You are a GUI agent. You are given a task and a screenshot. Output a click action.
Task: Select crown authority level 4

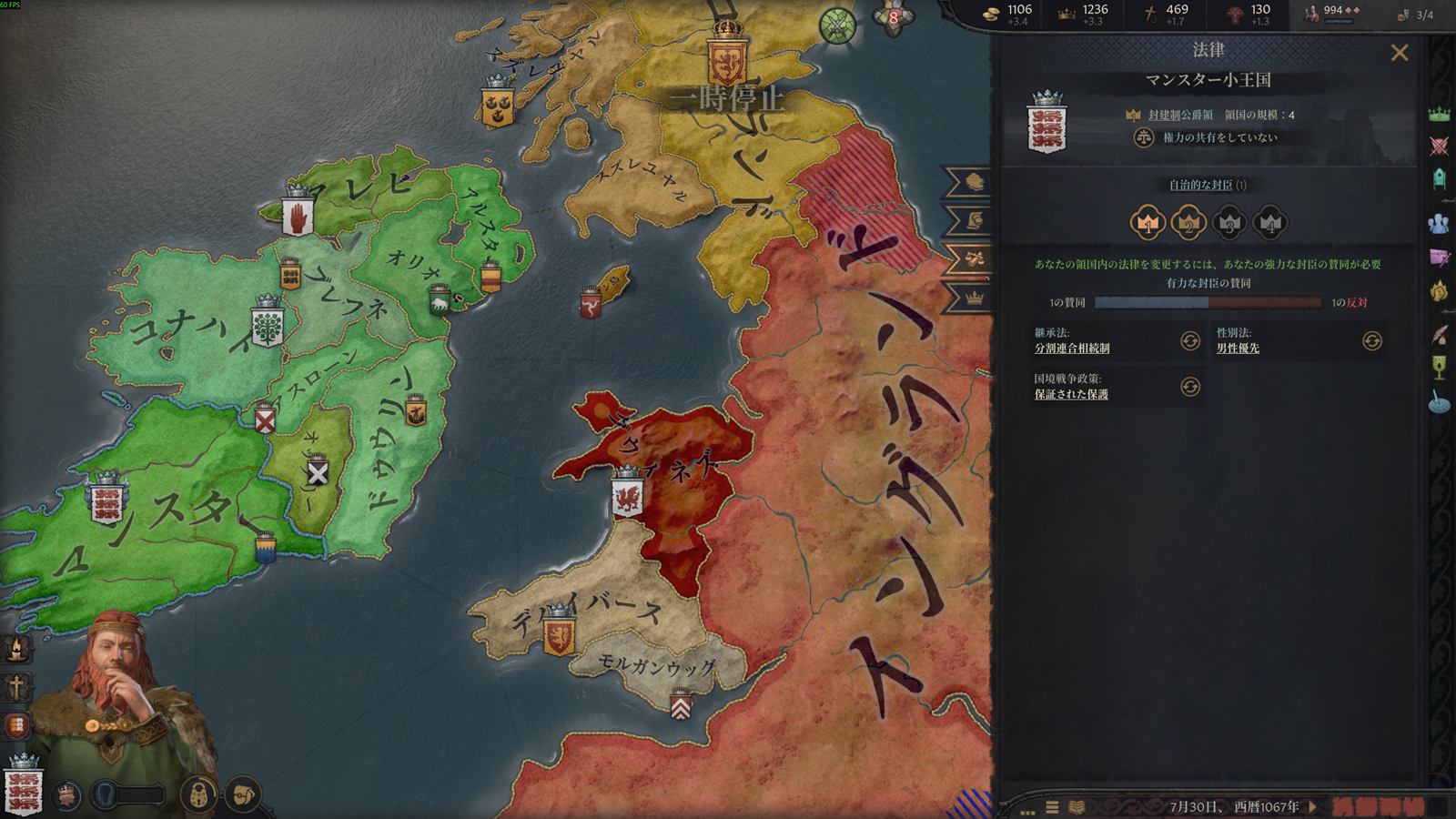coord(1270,222)
